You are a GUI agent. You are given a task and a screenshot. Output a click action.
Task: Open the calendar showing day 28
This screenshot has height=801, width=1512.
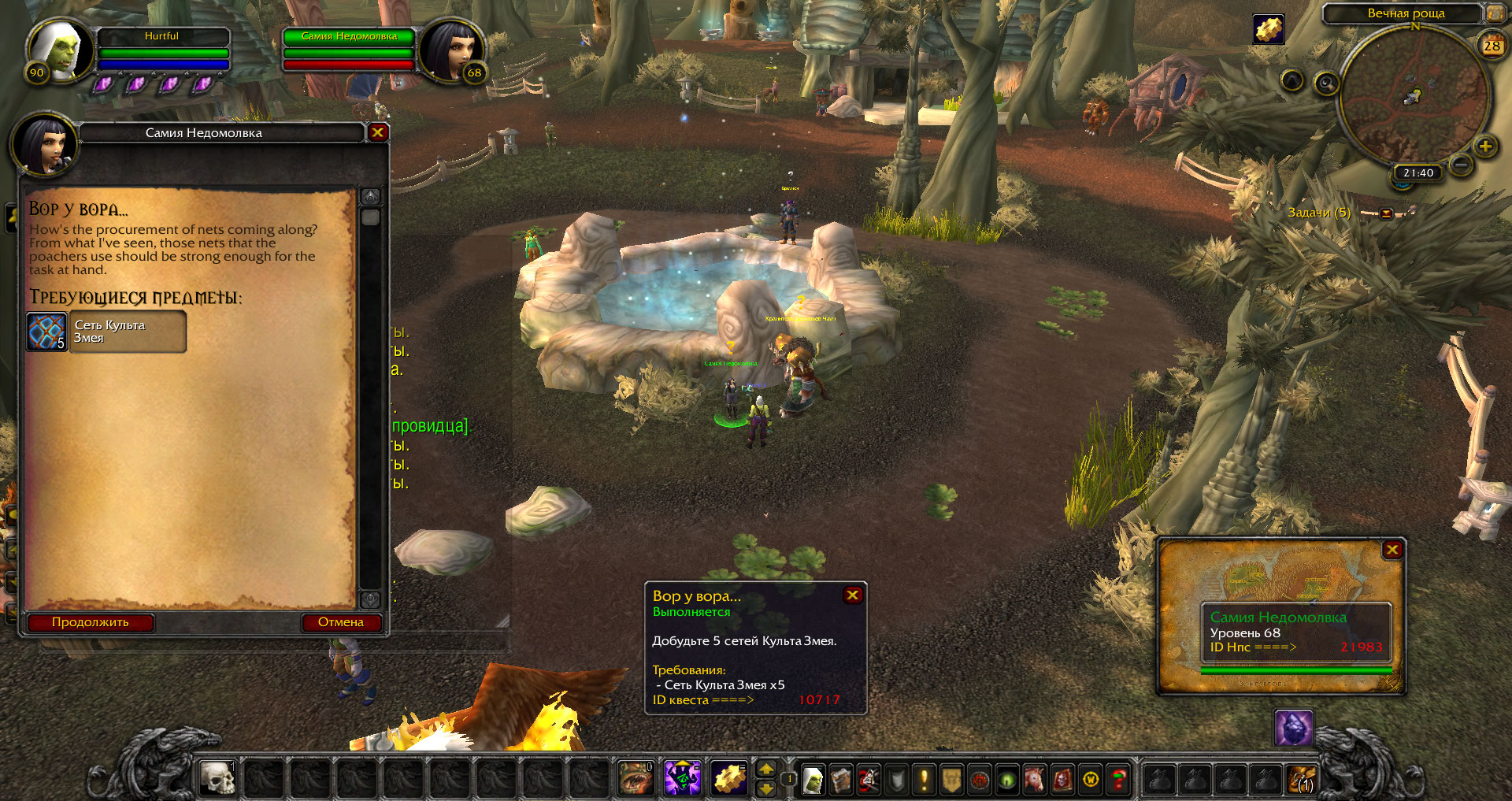coord(1492,46)
